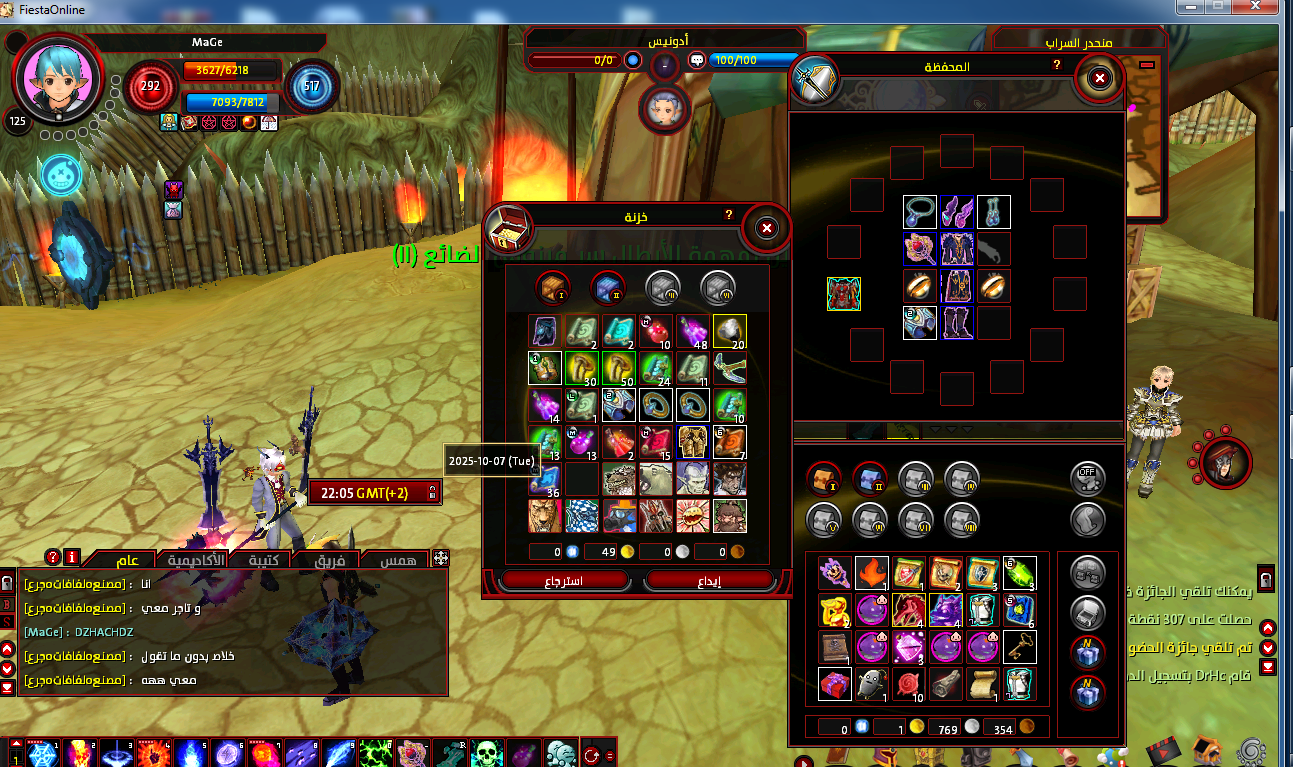
Task: Select the green gem in inventory
Action: (1019, 573)
